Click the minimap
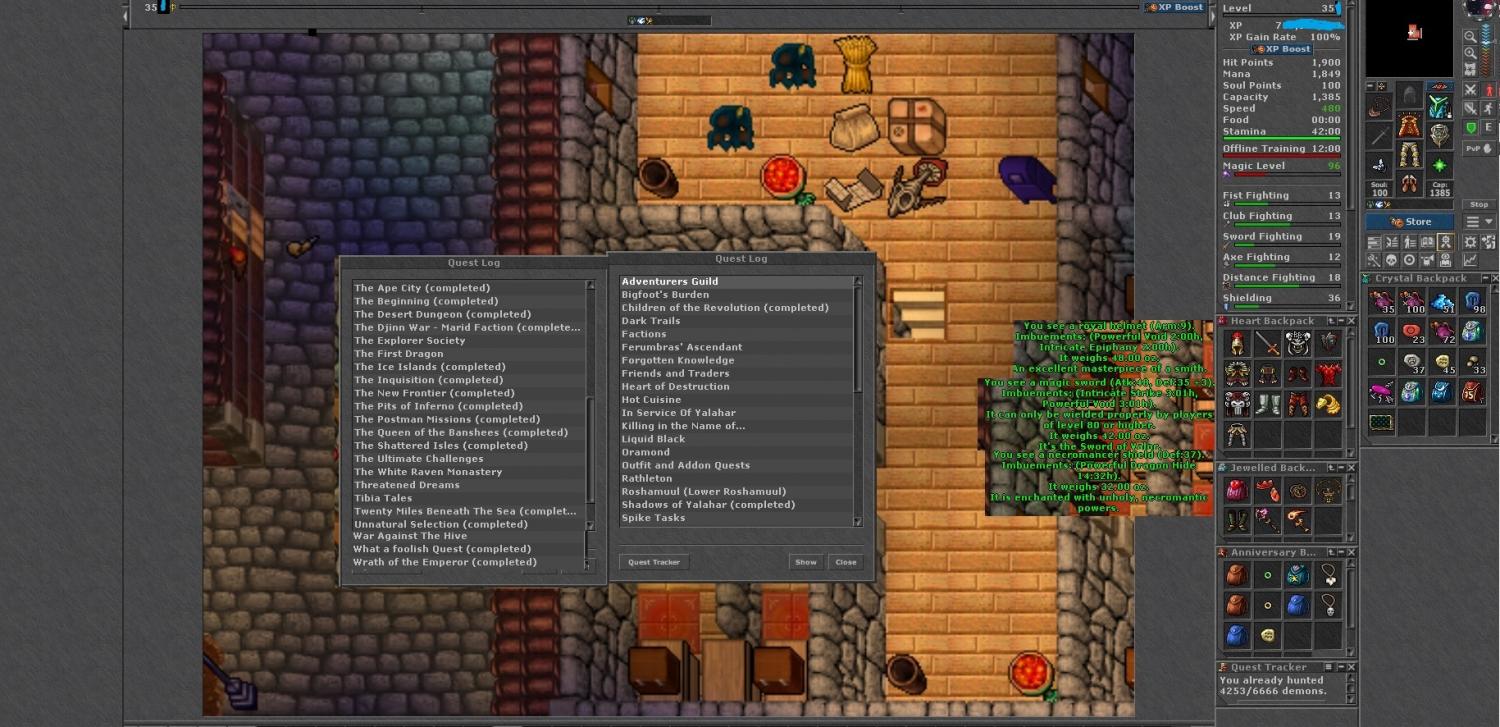The width and height of the screenshot is (1500, 727). pyautogui.click(x=1411, y=38)
